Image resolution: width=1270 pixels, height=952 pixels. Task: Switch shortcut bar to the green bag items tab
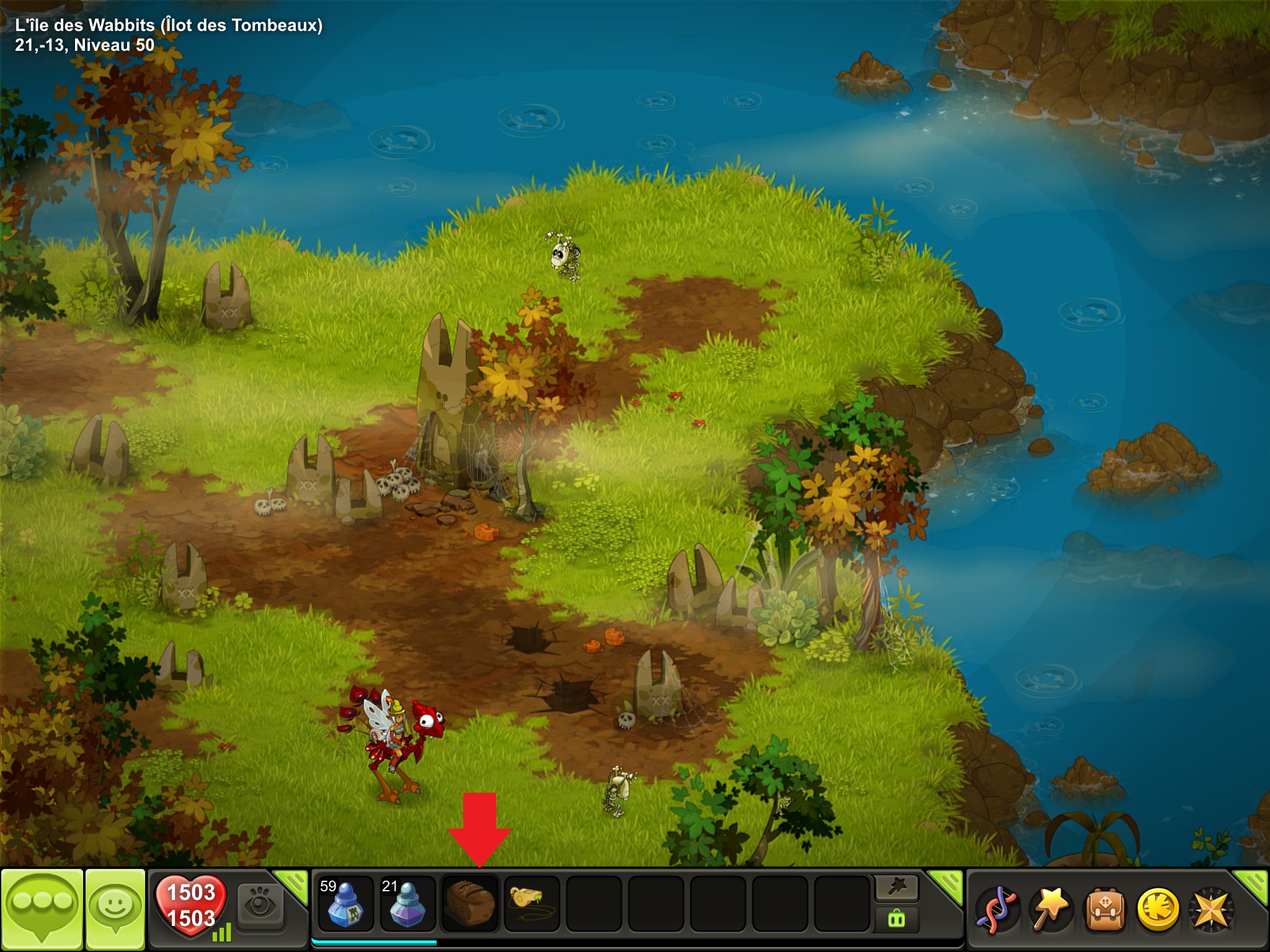(897, 919)
